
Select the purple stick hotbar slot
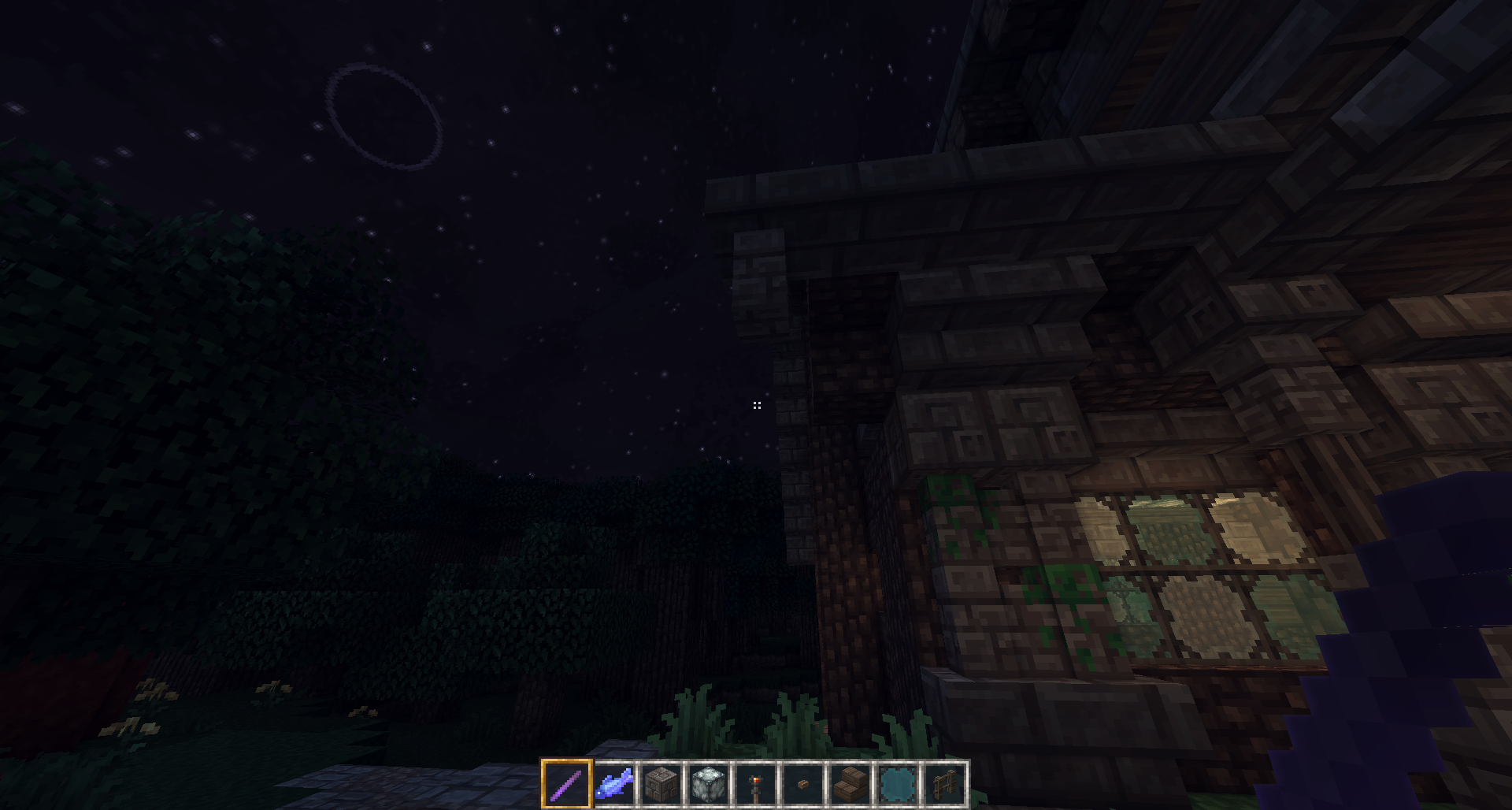coord(566,784)
